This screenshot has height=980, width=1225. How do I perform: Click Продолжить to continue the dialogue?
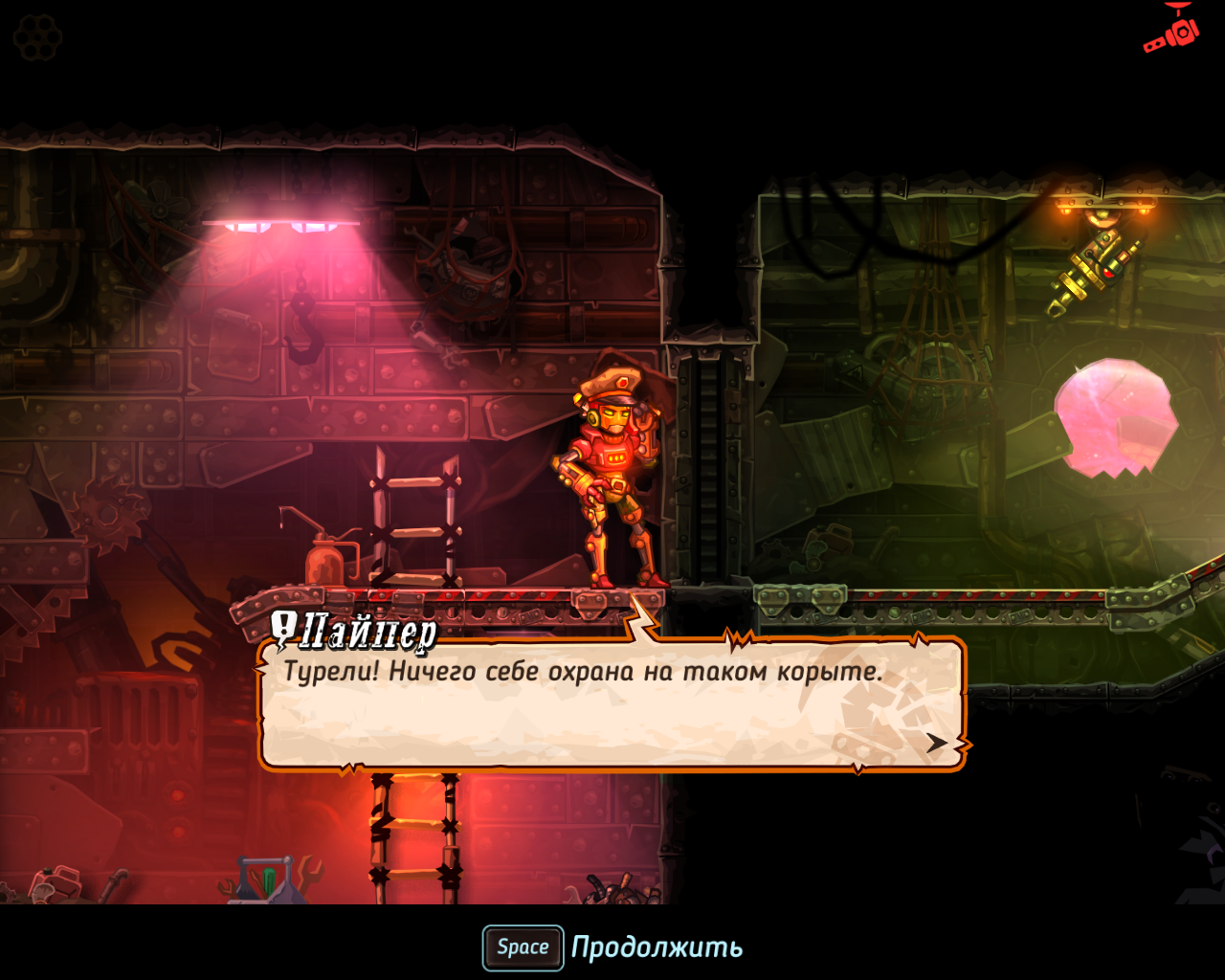pyautogui.click(x=656, y=947)
